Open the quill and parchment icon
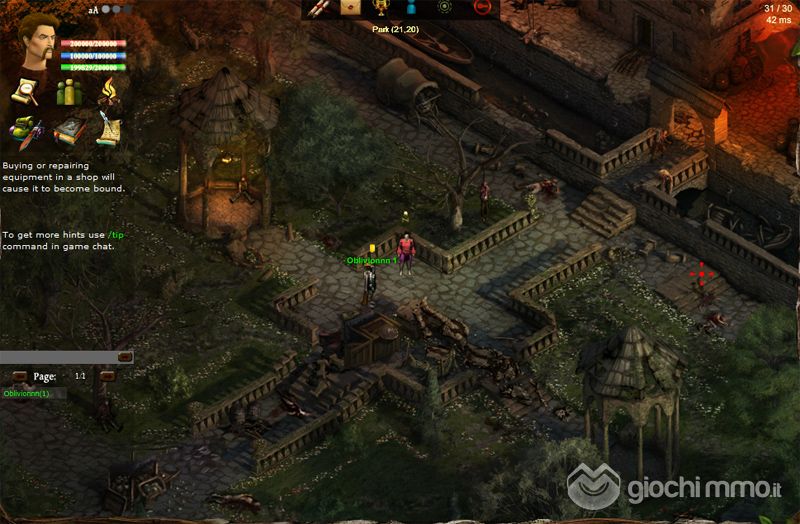 click(x=108, y=130)
